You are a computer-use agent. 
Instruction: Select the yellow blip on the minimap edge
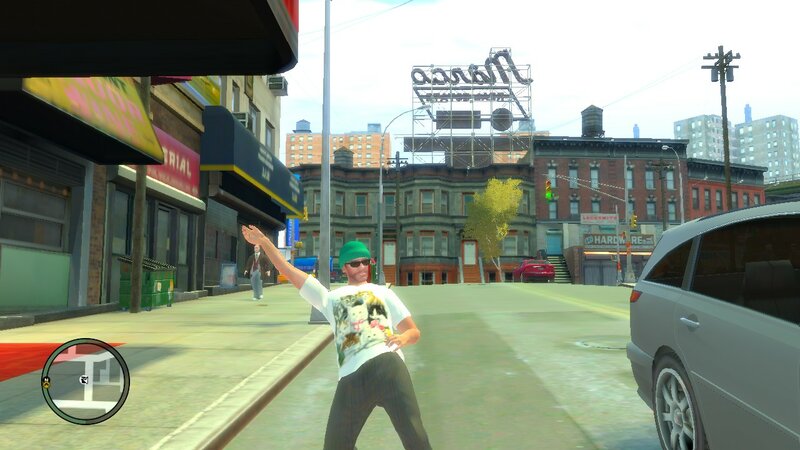(x=46, y=382)
